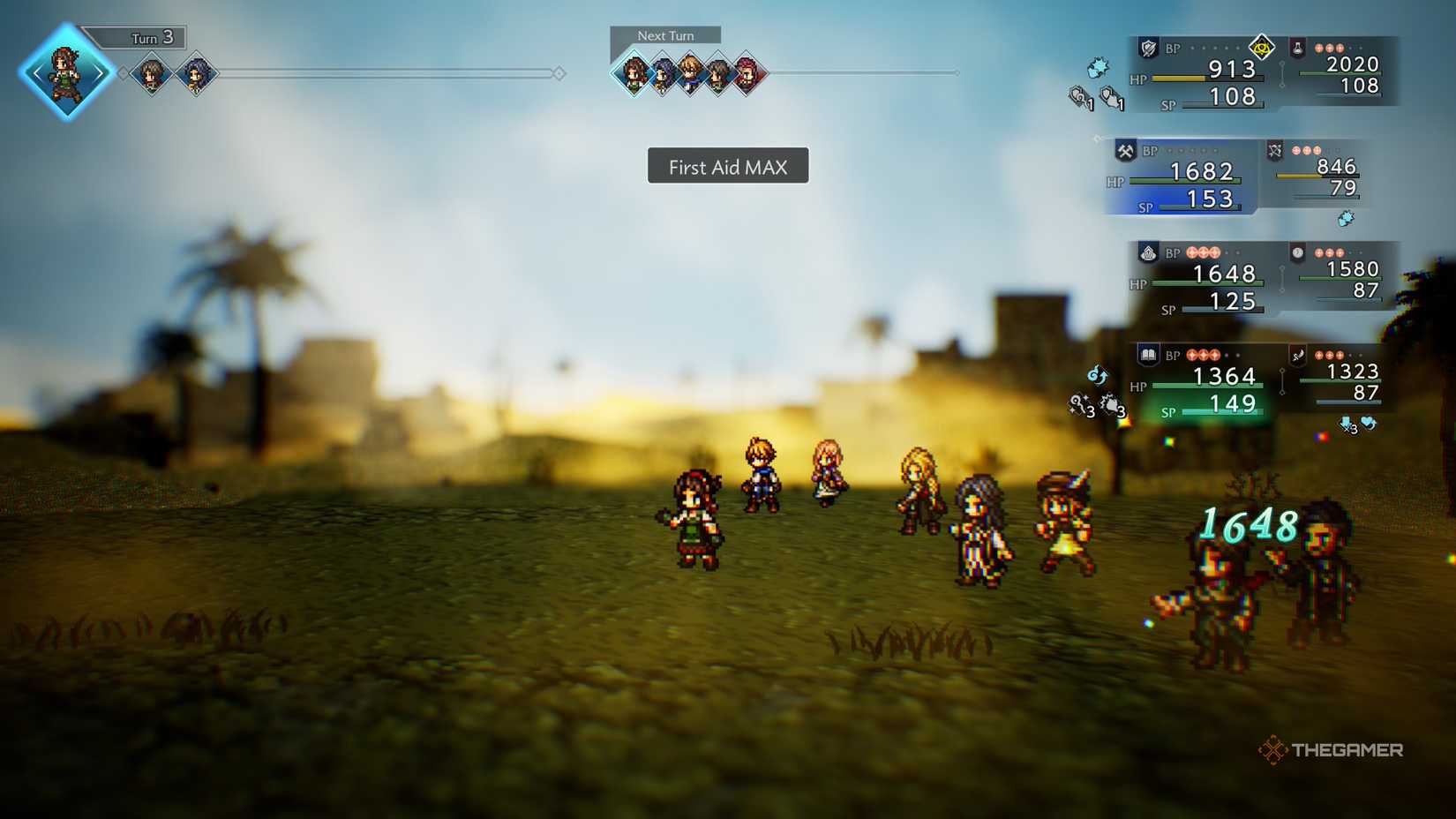
Task: Select the shield job icon on first character's panel
Action: pyautogui.click(x=1150, y=49)
